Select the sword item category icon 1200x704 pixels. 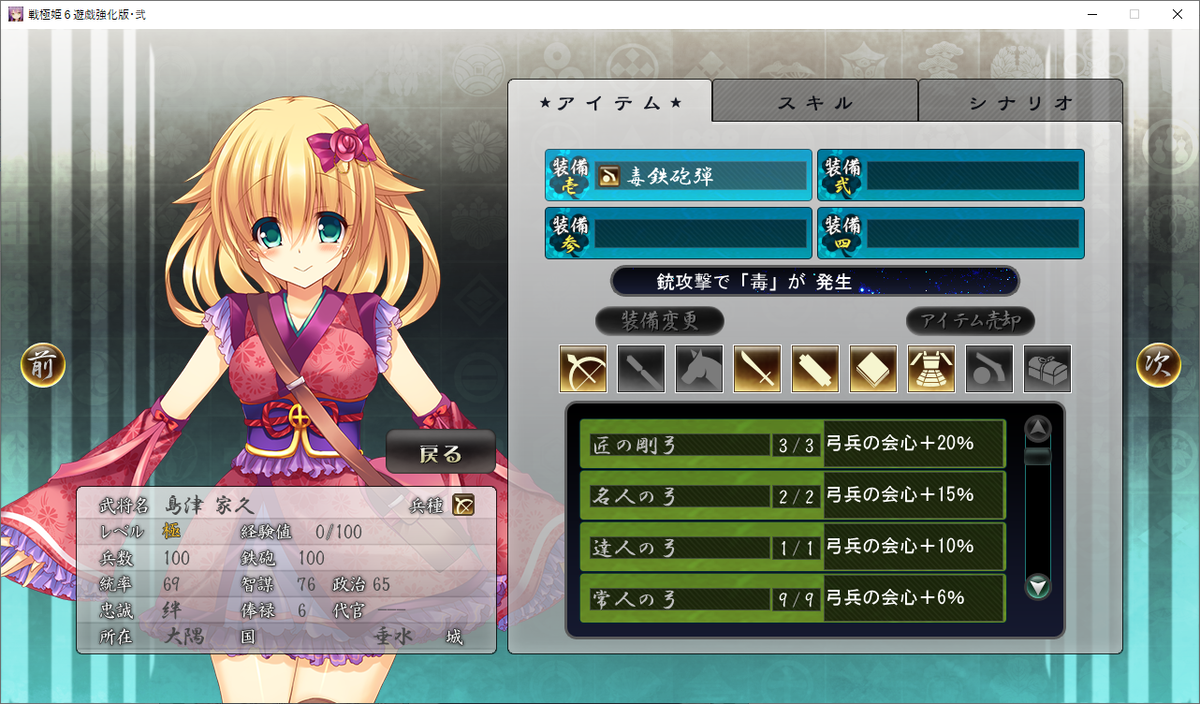point(757,369)
